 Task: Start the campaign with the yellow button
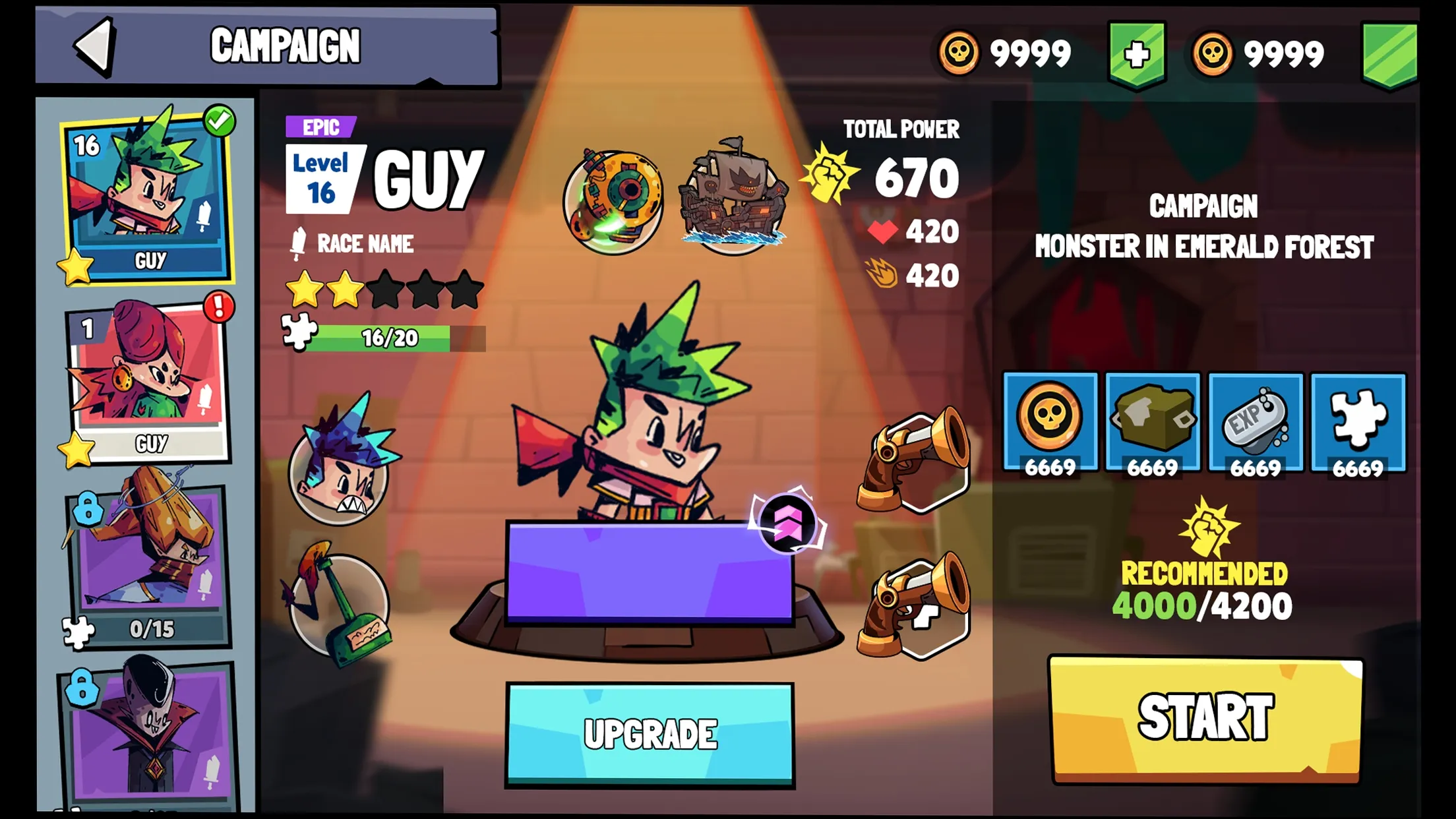click(x=1205, y=718)
